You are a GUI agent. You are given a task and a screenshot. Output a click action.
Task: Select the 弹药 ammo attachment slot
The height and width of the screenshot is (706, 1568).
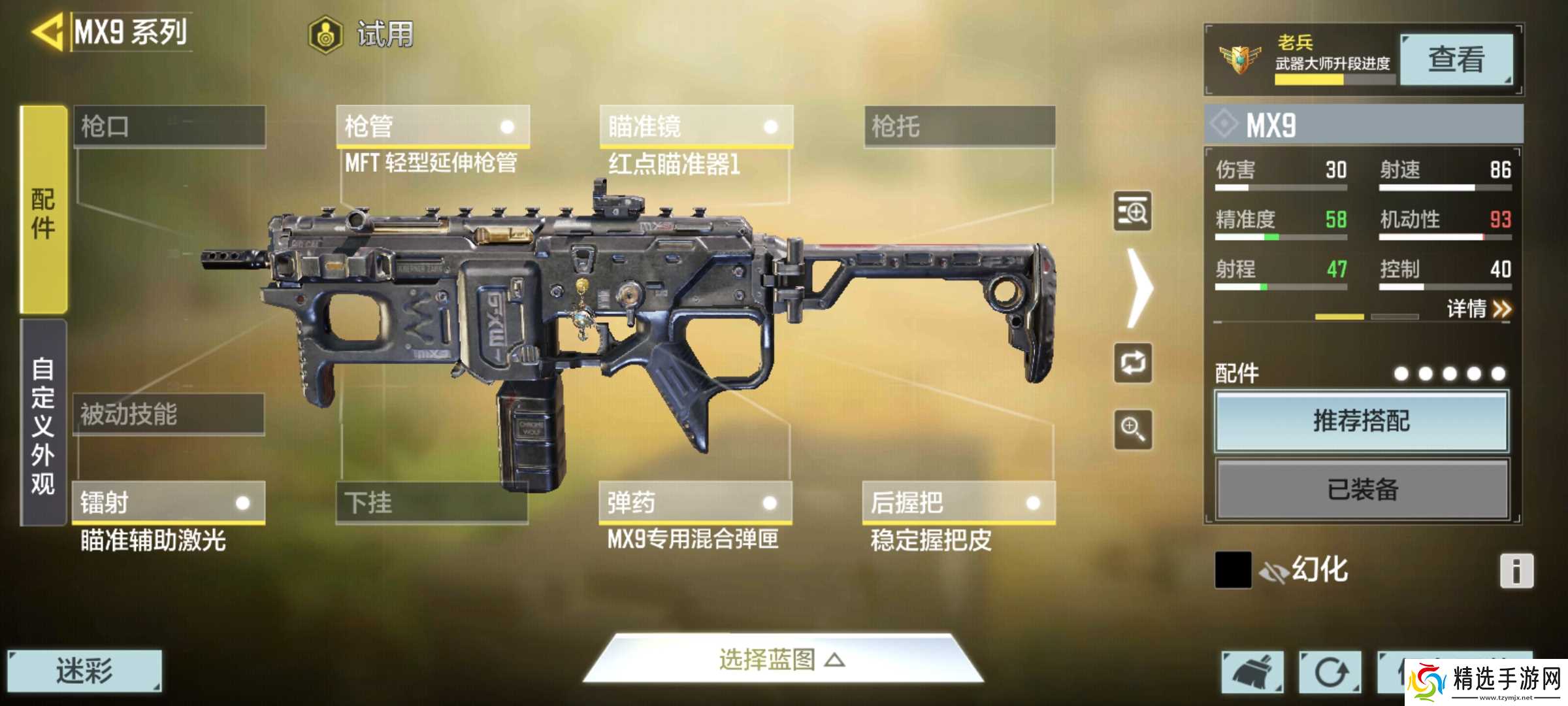[x=693, y=503]
